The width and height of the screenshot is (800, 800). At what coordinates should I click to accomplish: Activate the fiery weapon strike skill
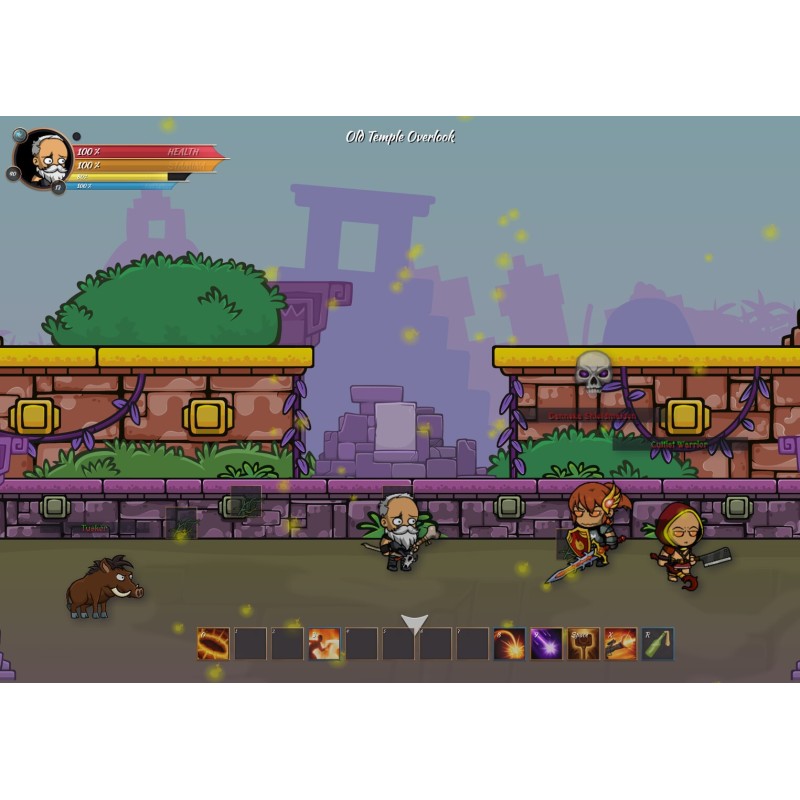pyautogui.click(x=620, y=644)
